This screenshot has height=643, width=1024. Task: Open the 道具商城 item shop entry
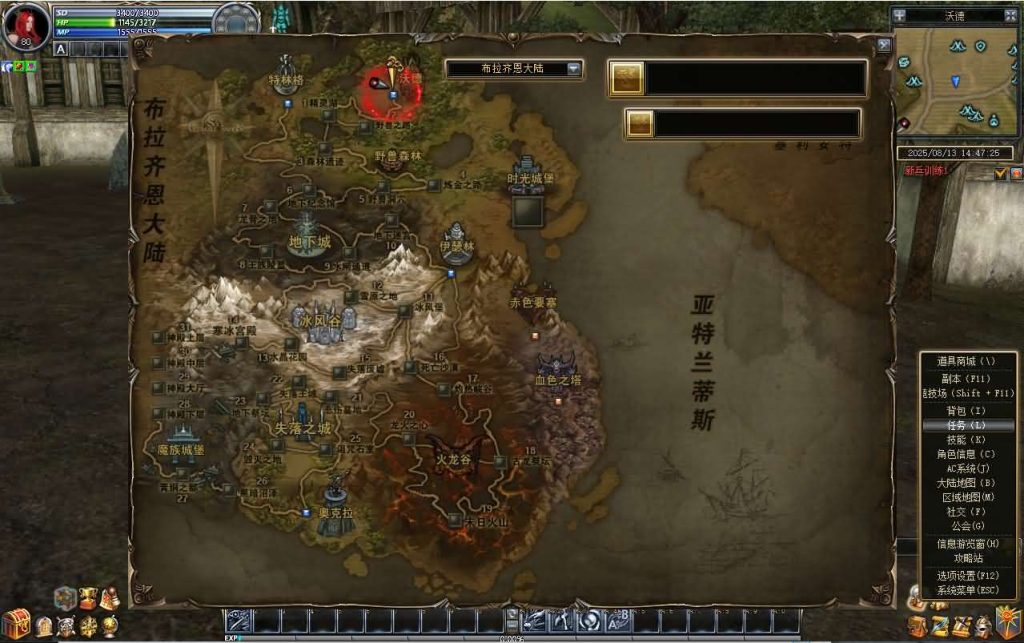(967, 361)
